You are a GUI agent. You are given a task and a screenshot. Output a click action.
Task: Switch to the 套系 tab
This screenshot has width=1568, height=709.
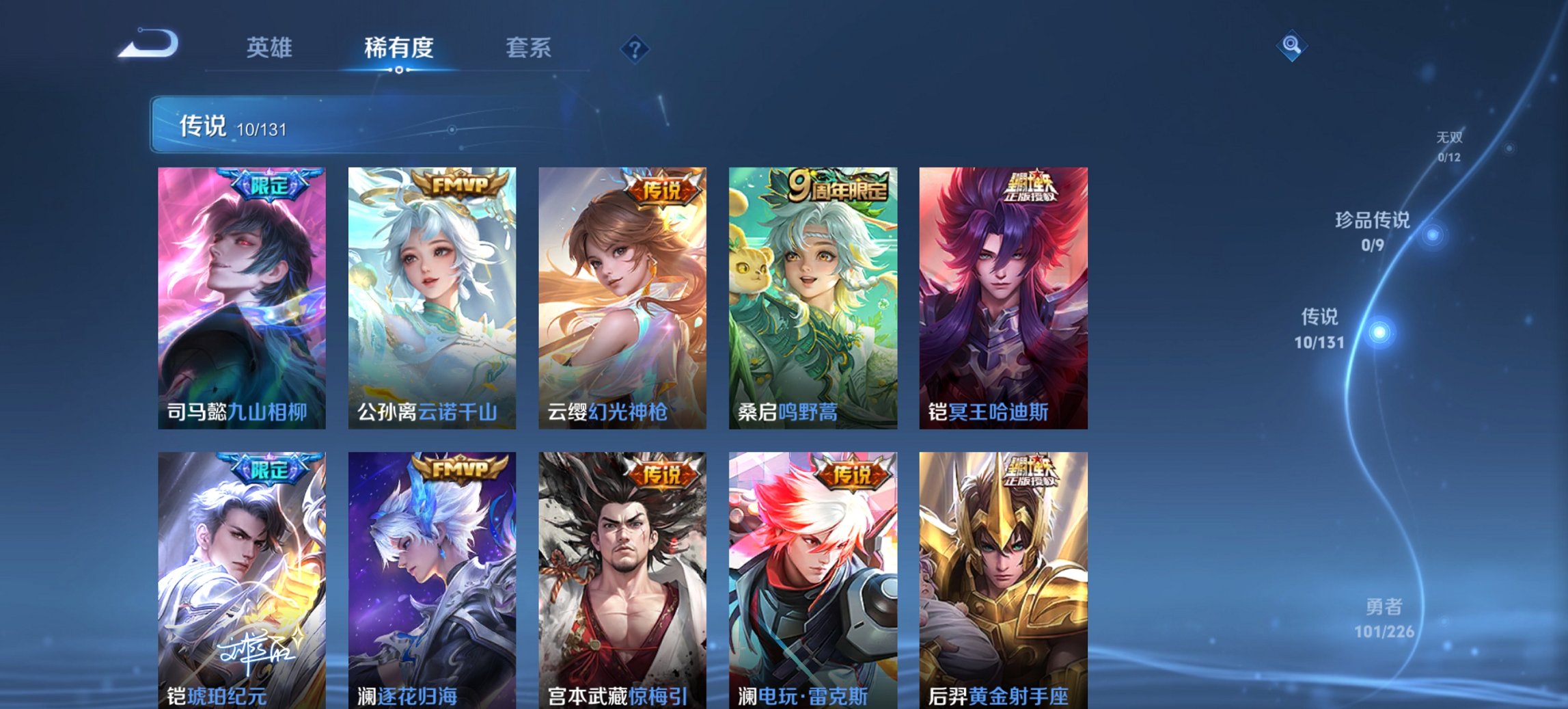(x=528, y=48)
